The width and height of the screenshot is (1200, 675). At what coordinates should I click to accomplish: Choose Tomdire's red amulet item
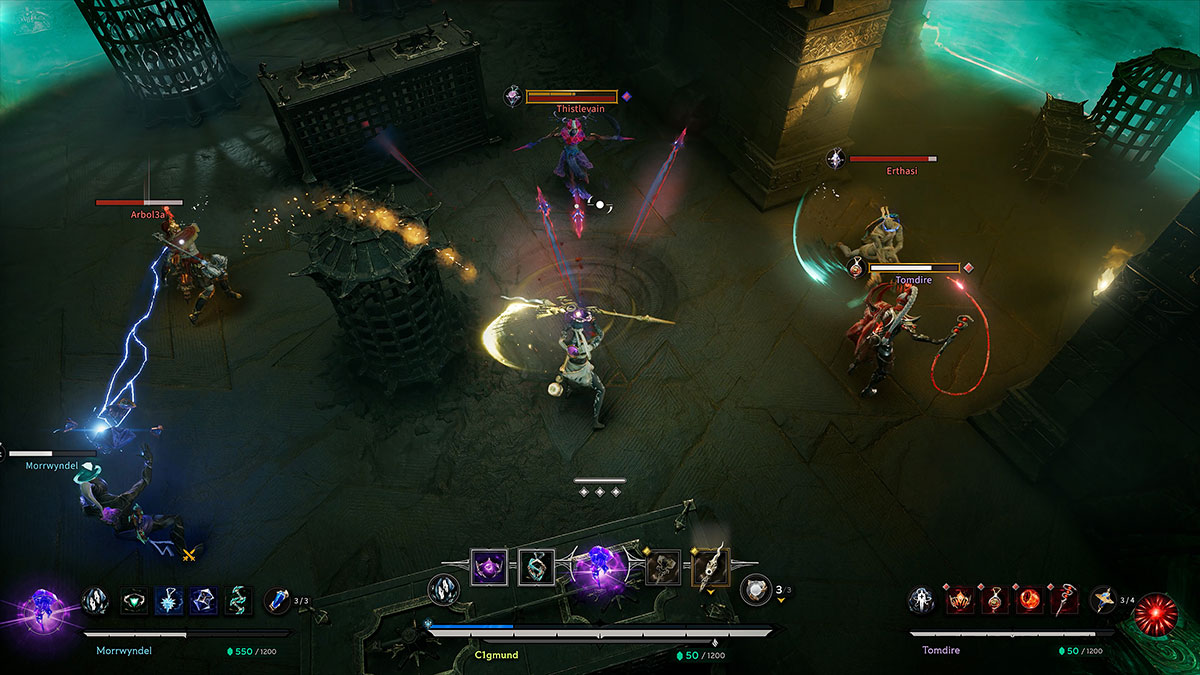click(996, 601)
